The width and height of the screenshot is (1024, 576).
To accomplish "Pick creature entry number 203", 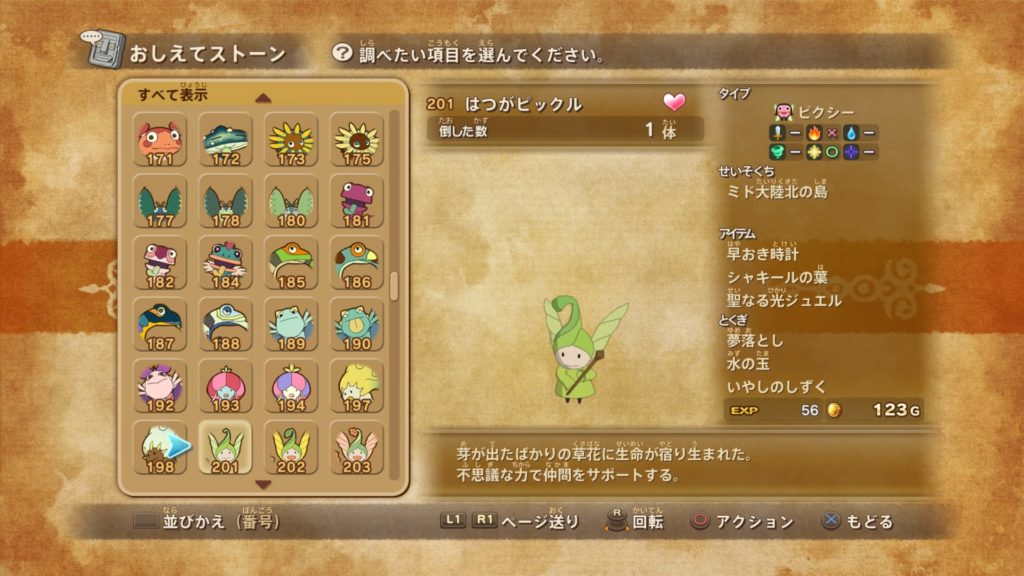I will click(355, 447).
